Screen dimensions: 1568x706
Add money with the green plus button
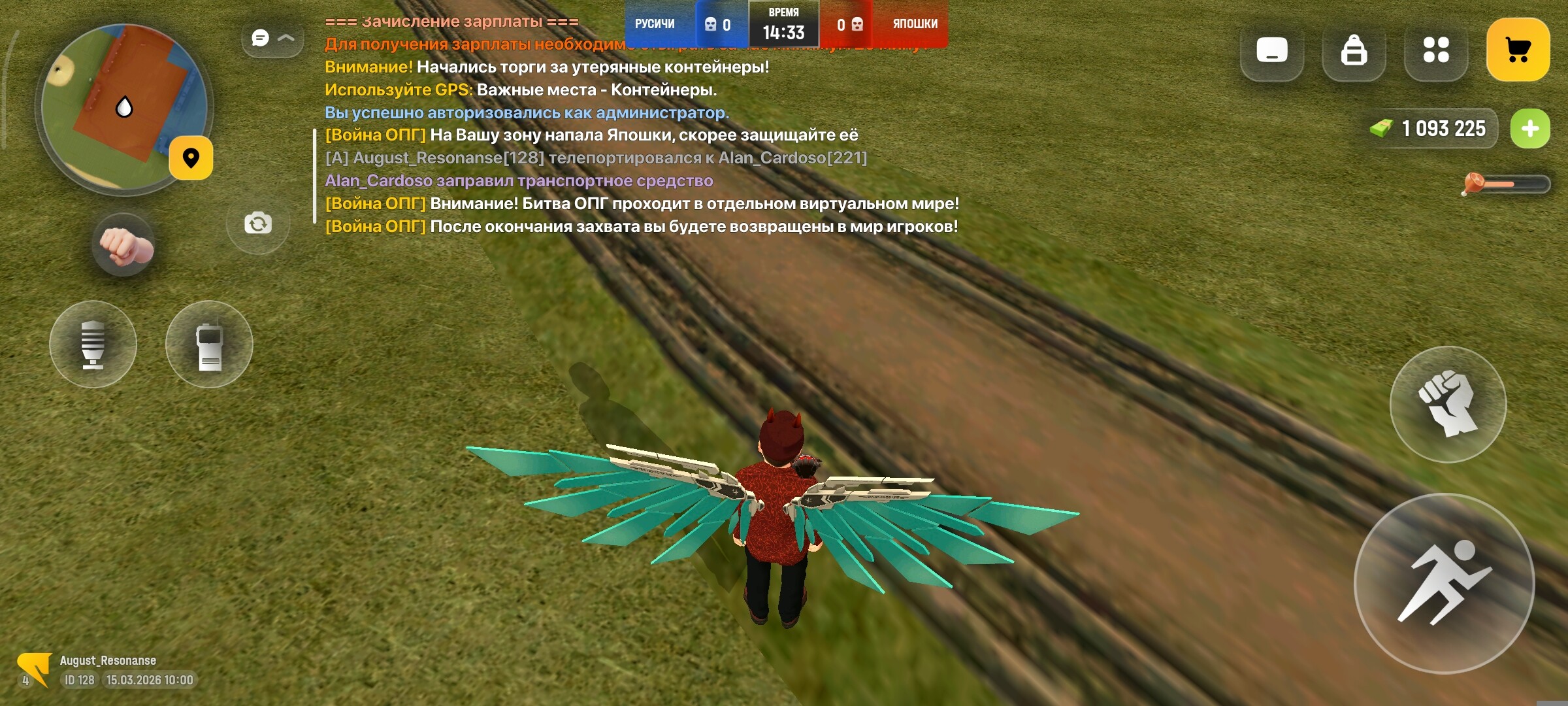[1529, 129]
